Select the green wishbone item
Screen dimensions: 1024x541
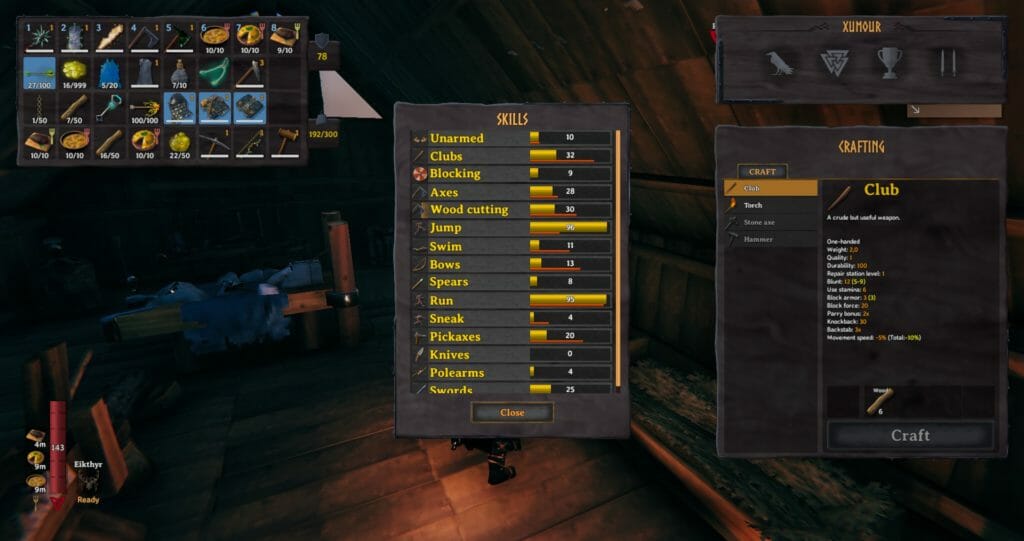tap(213, 74)
